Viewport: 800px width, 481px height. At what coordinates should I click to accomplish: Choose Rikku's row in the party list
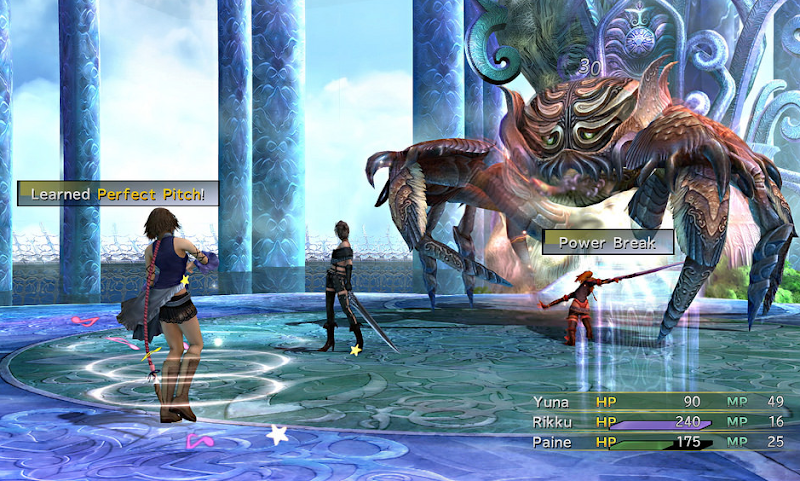[x=553, y=421]
